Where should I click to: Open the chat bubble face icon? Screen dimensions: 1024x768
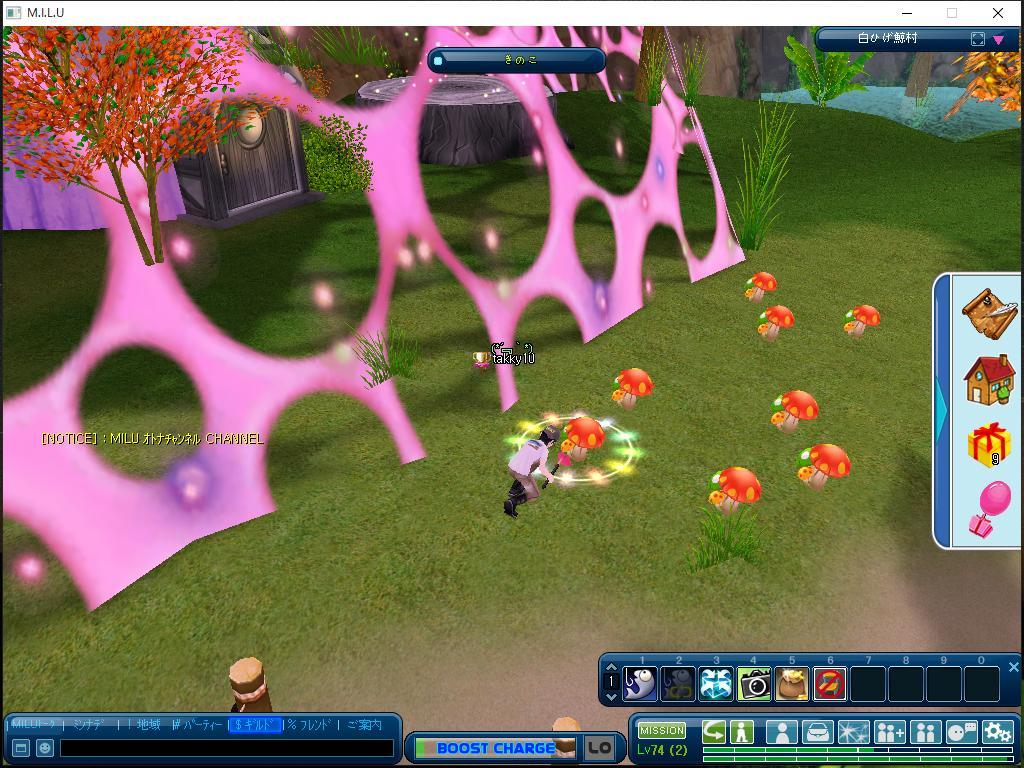pos(961,732)
